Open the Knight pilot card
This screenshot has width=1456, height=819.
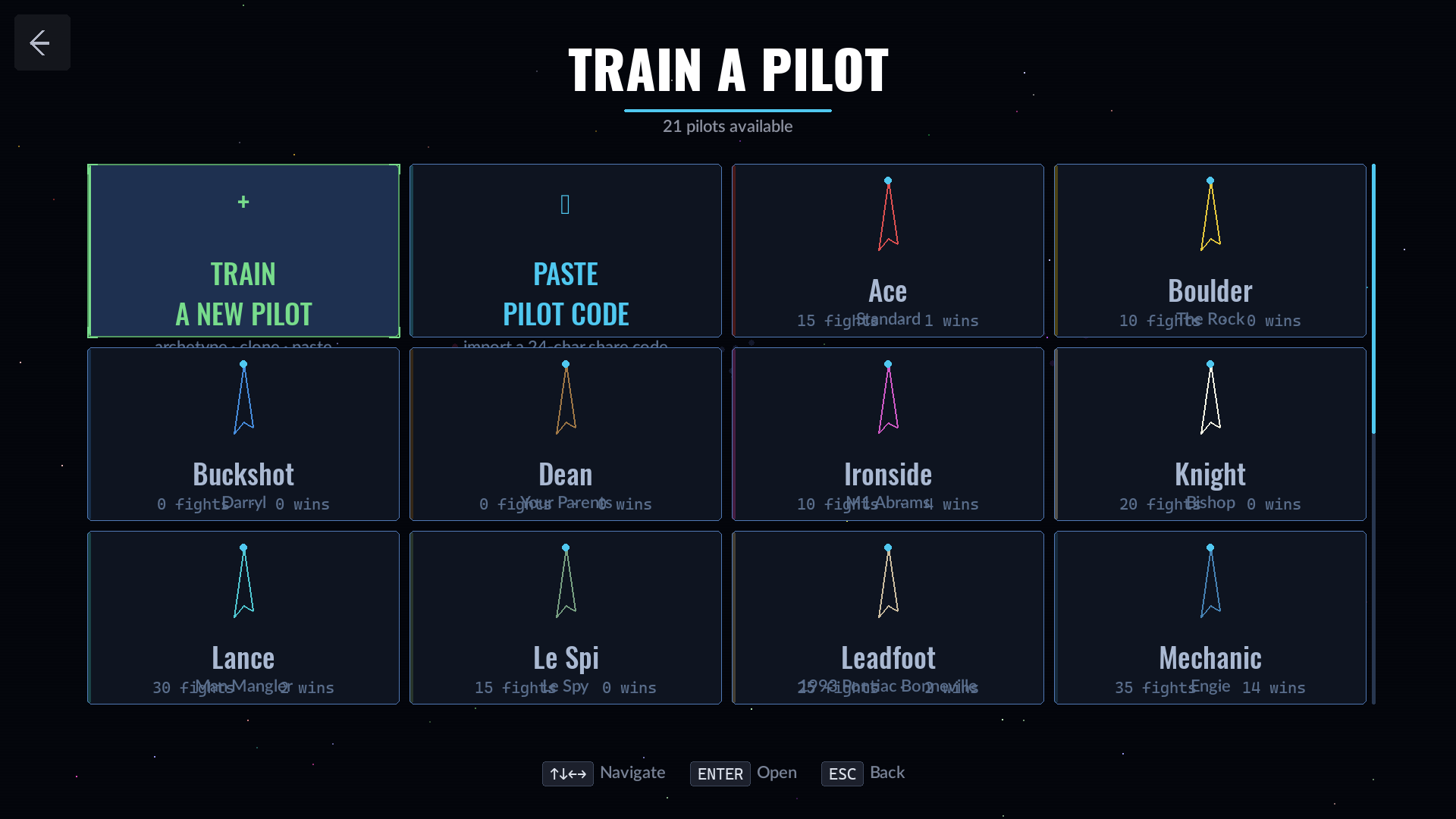[1210, 435]
